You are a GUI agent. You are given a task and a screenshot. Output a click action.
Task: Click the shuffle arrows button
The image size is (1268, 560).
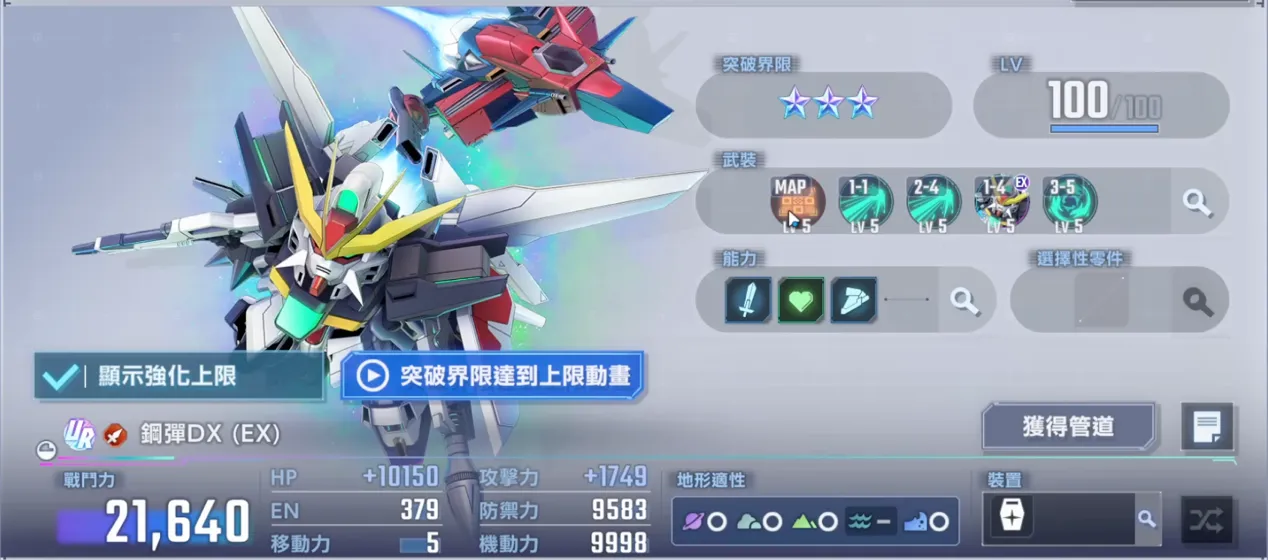pos(1206,520)
